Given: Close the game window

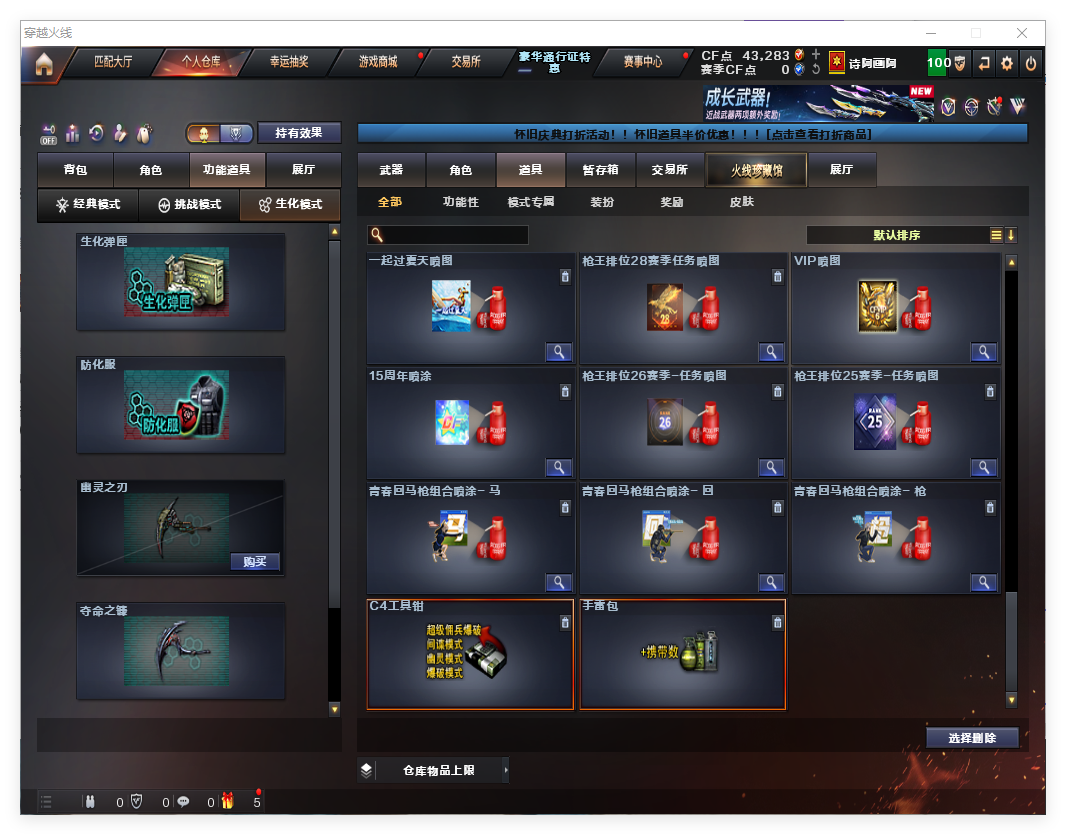Looking at the screenshot, I should [1022, 33].
